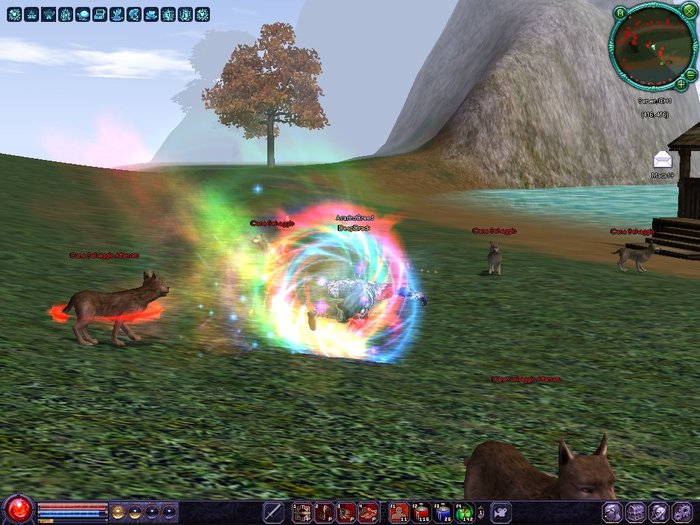This screenshot has width=700, height=525.
Task: Use the red health potion slot
Action: coord(421,512)
